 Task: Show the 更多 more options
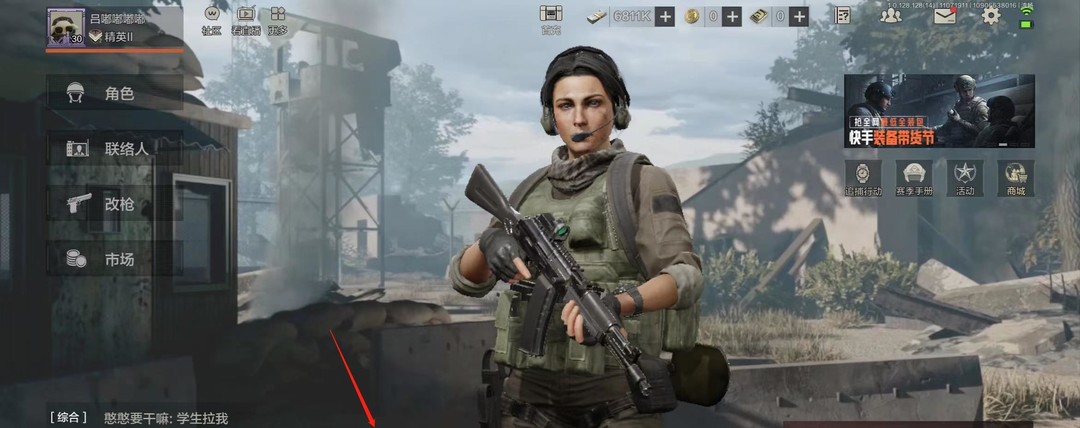[x=278, y=17]
